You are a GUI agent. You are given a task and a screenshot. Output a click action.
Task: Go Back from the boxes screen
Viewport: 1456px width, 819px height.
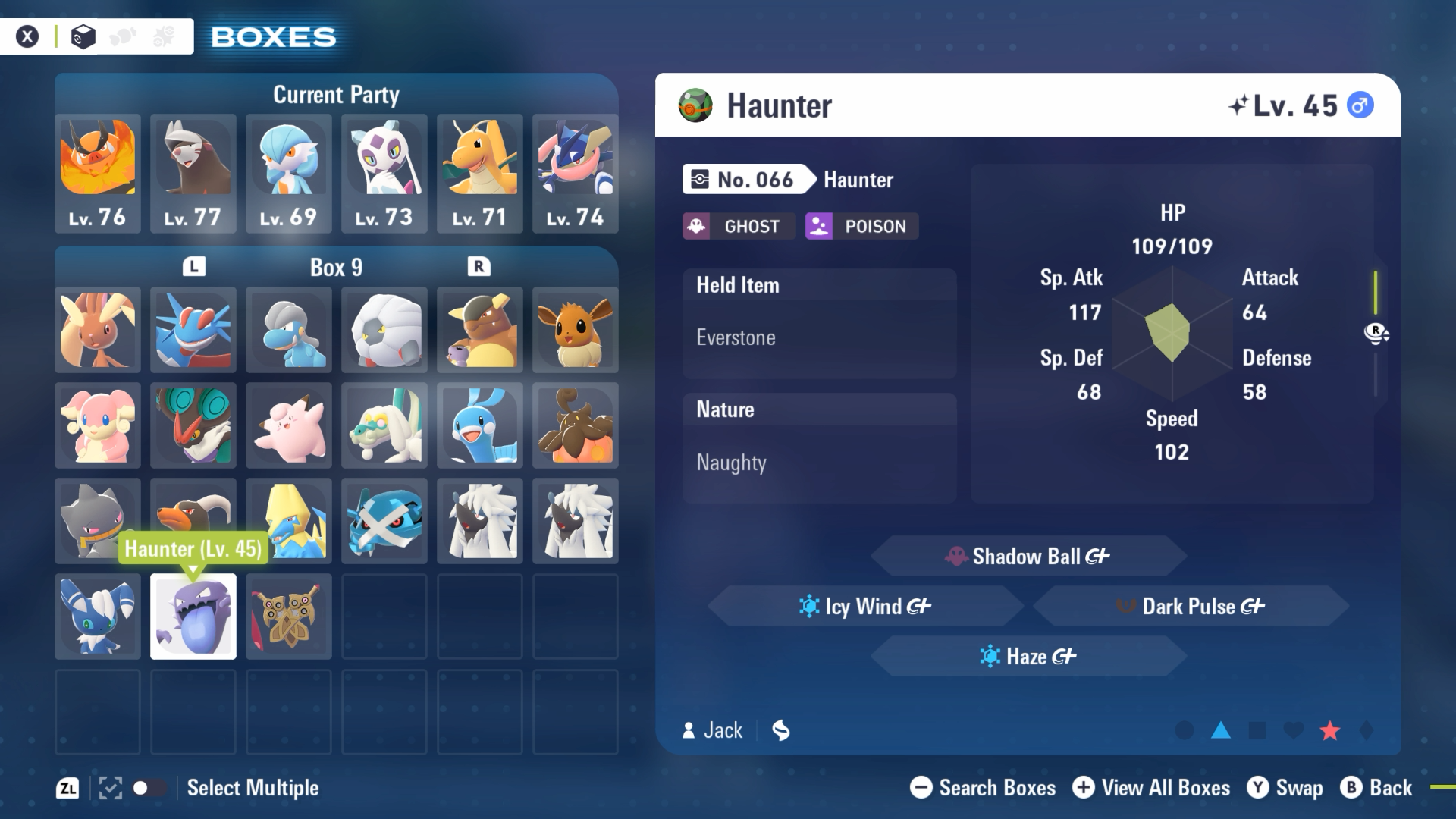pyautogui.click(x=1376, y=788)
